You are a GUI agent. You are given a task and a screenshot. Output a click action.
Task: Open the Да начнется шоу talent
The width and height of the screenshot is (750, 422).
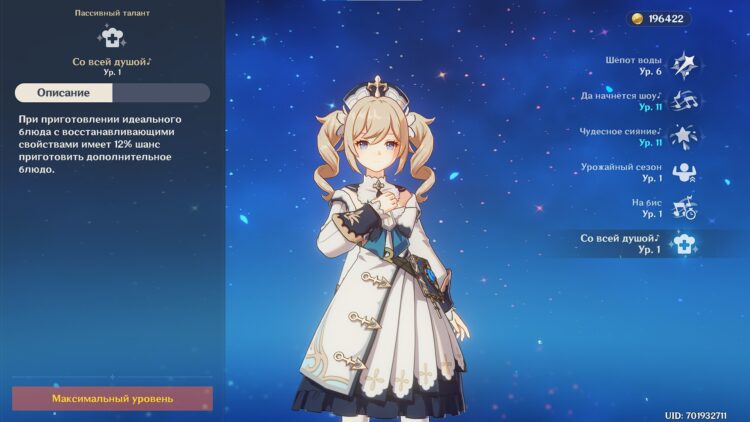[x=684, y=101]
